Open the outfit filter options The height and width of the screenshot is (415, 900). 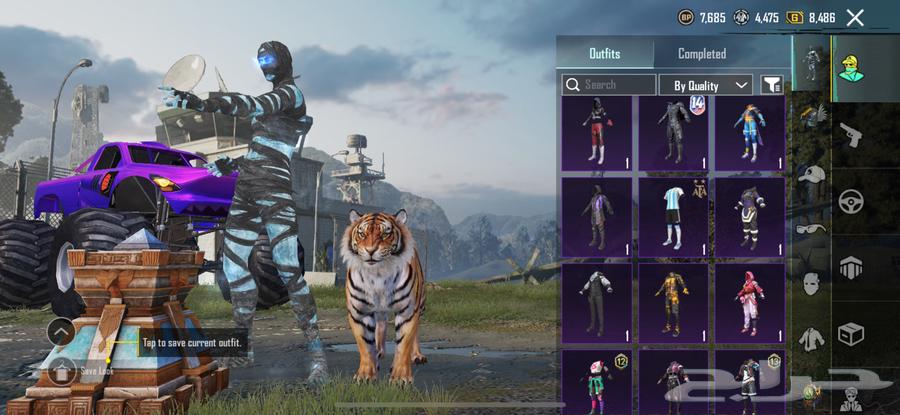pyautogui.click(x=772, y=85)
